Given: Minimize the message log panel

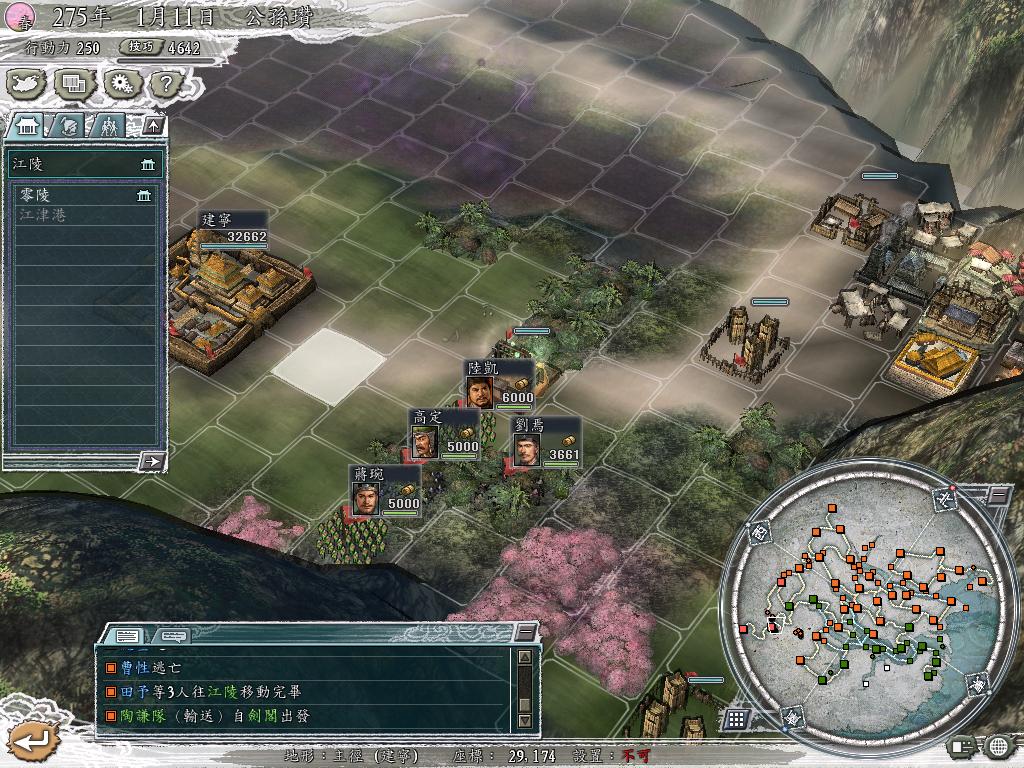Looking at the screenshot, I should 525,633.
